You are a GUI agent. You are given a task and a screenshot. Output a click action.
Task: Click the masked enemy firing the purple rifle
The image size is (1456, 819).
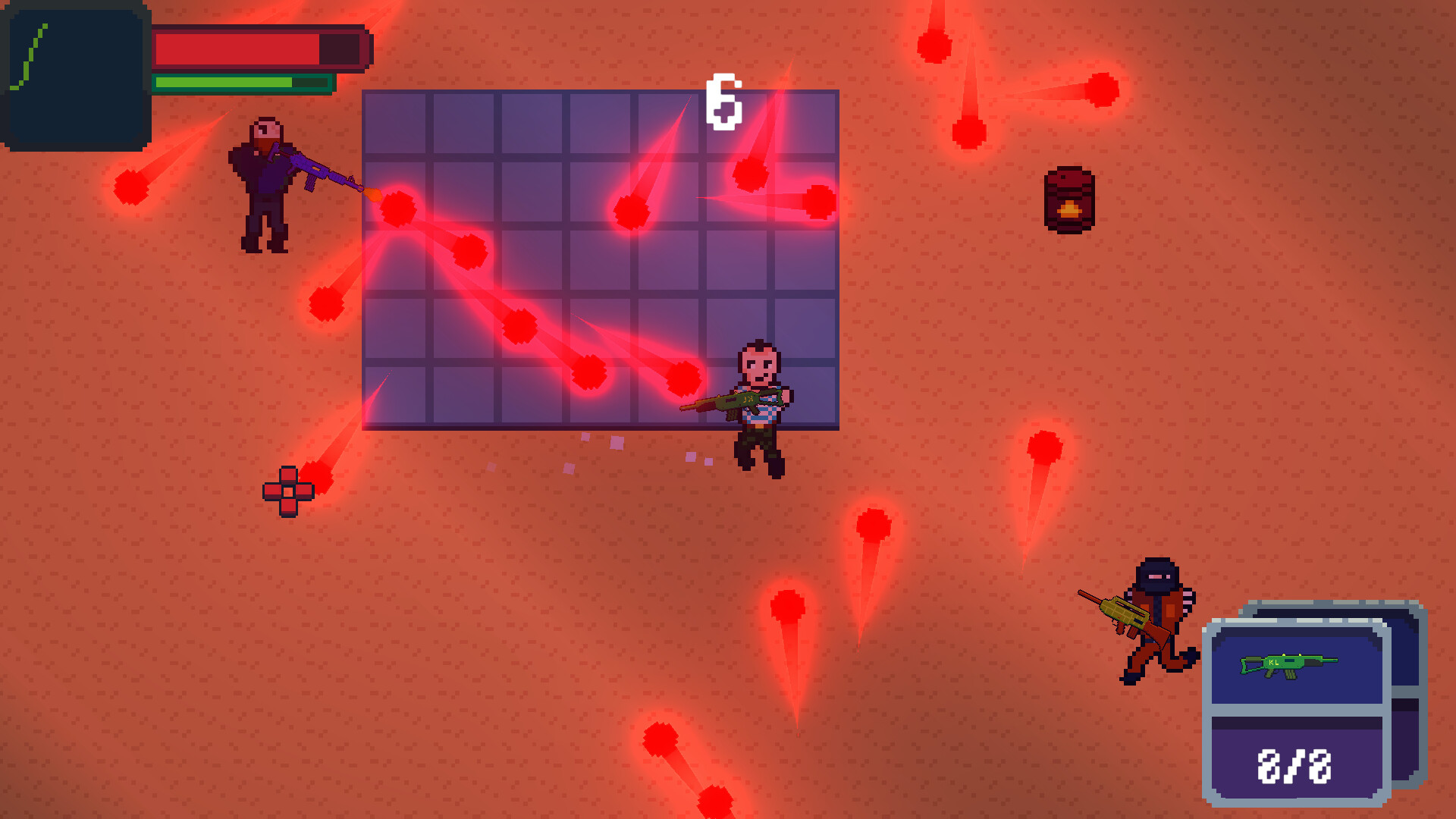(264, 182)
